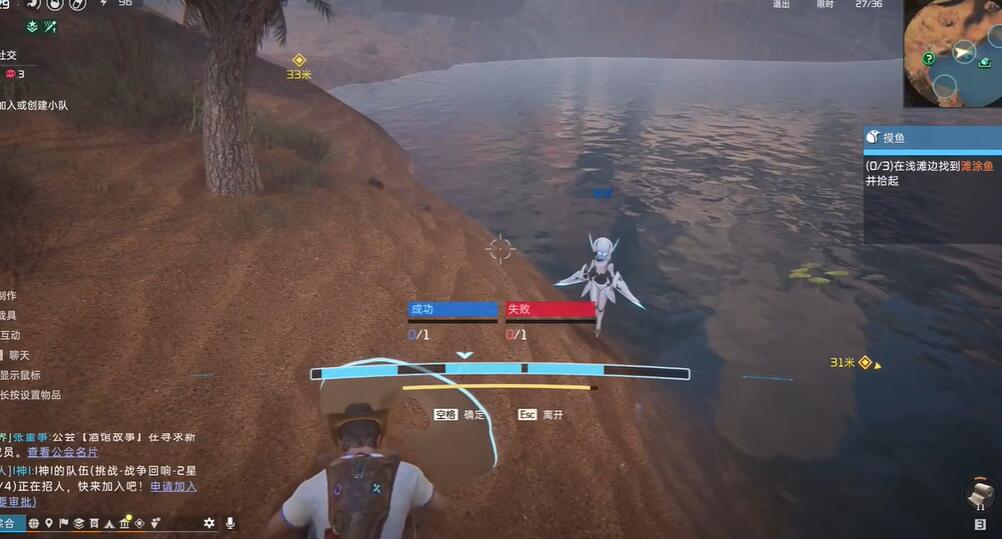Open the 聊天 chat option
The image size is (1002, 539).
tap(18, 355)
